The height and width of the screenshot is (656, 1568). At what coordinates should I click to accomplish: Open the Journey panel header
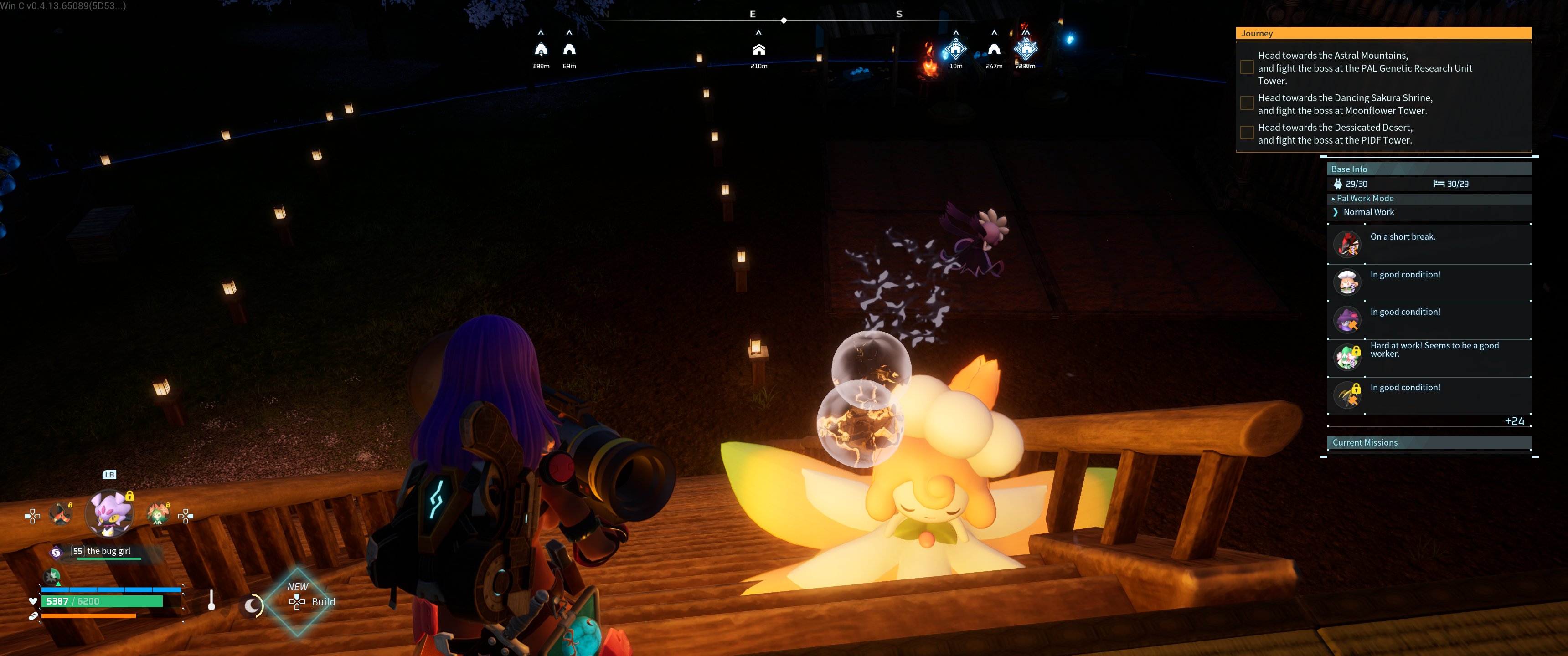click(1383, 33)
